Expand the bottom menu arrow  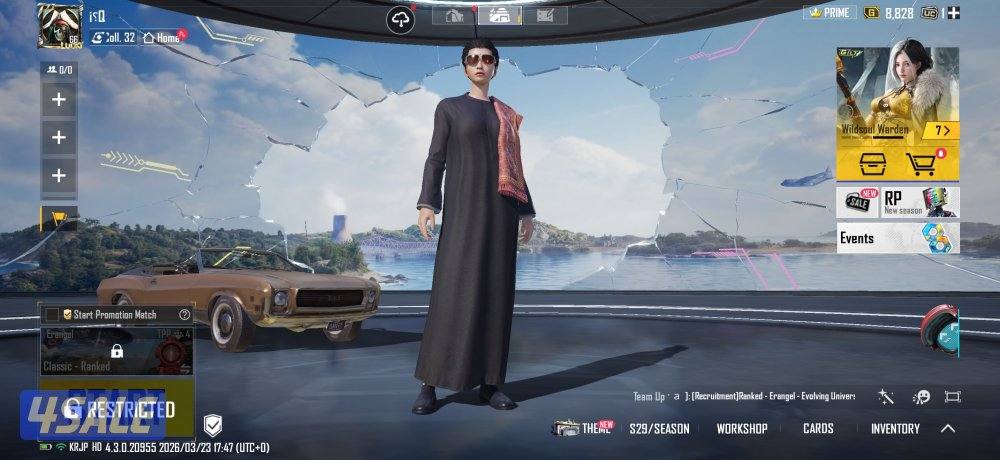[948, 428]
